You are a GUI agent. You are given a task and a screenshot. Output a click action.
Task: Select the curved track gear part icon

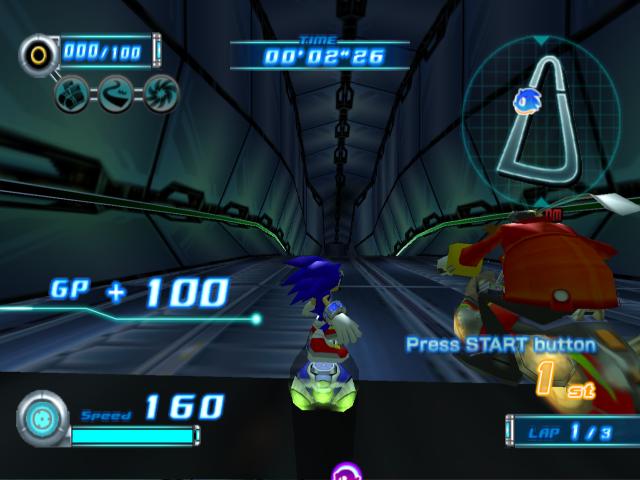(x=115, y=94)
